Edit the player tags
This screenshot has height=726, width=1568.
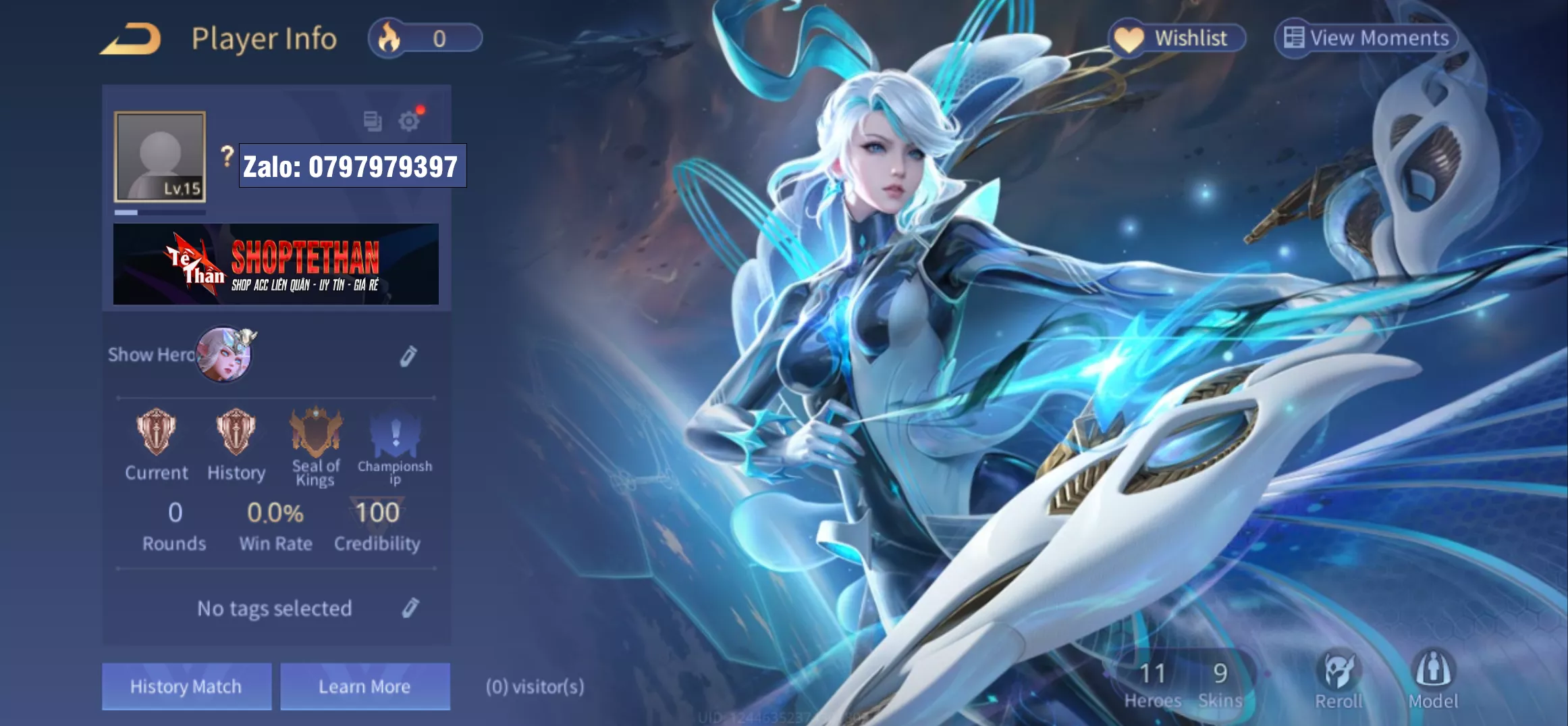tap(410, 608)
